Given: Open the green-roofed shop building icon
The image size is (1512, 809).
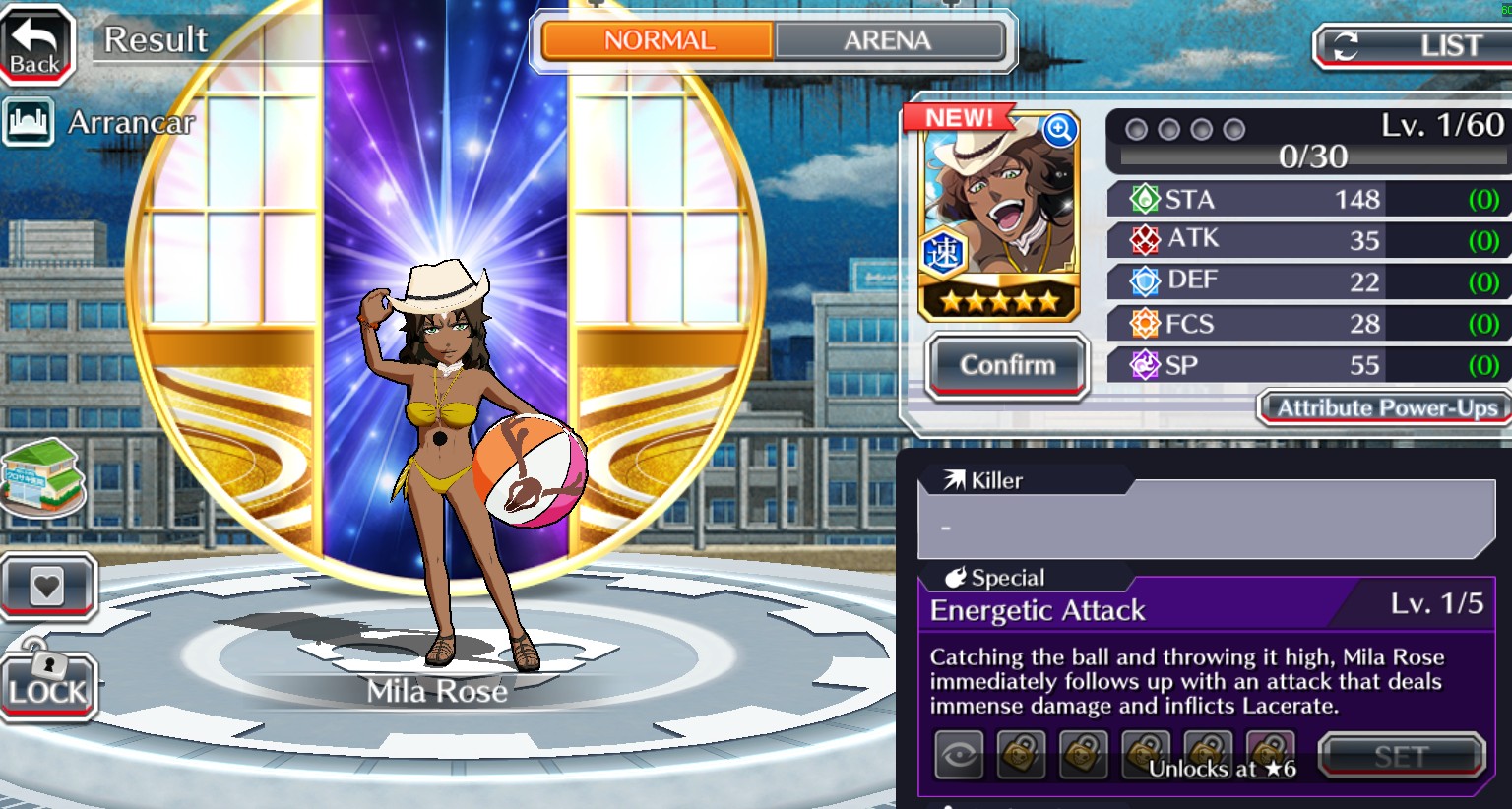Looking at the screenshot, I should click(44, 479).
